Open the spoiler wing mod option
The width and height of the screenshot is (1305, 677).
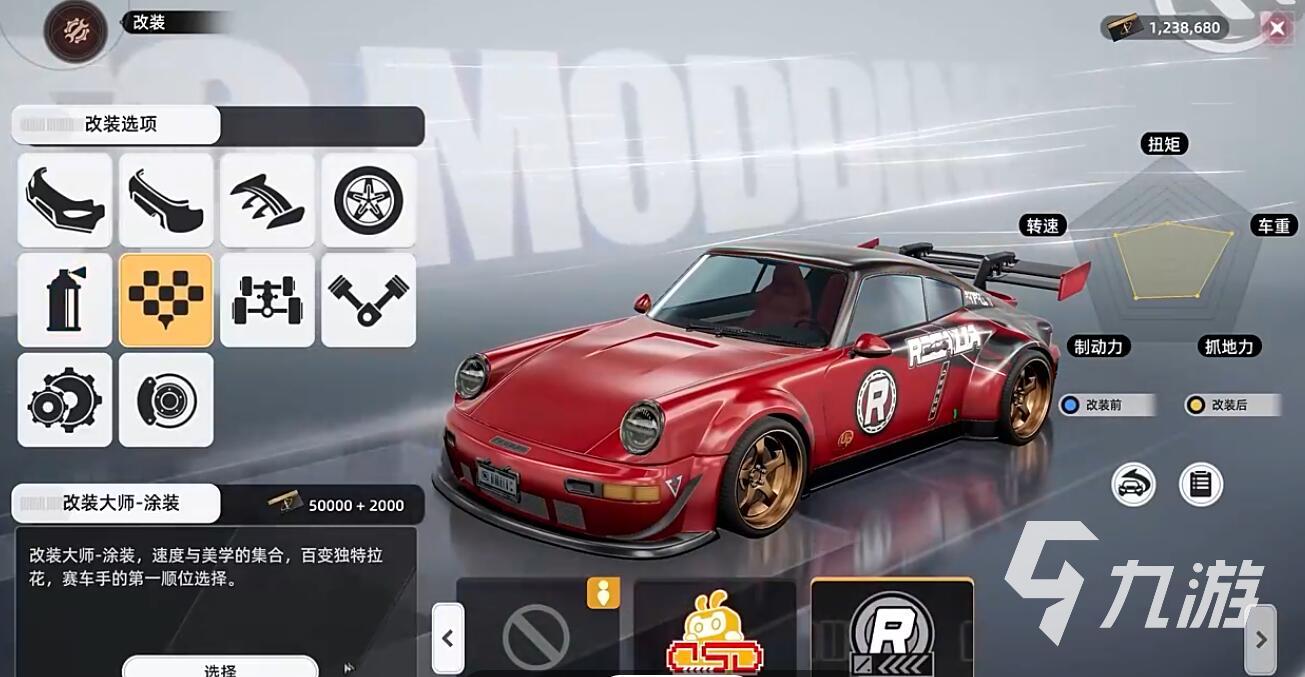(267, 200)
